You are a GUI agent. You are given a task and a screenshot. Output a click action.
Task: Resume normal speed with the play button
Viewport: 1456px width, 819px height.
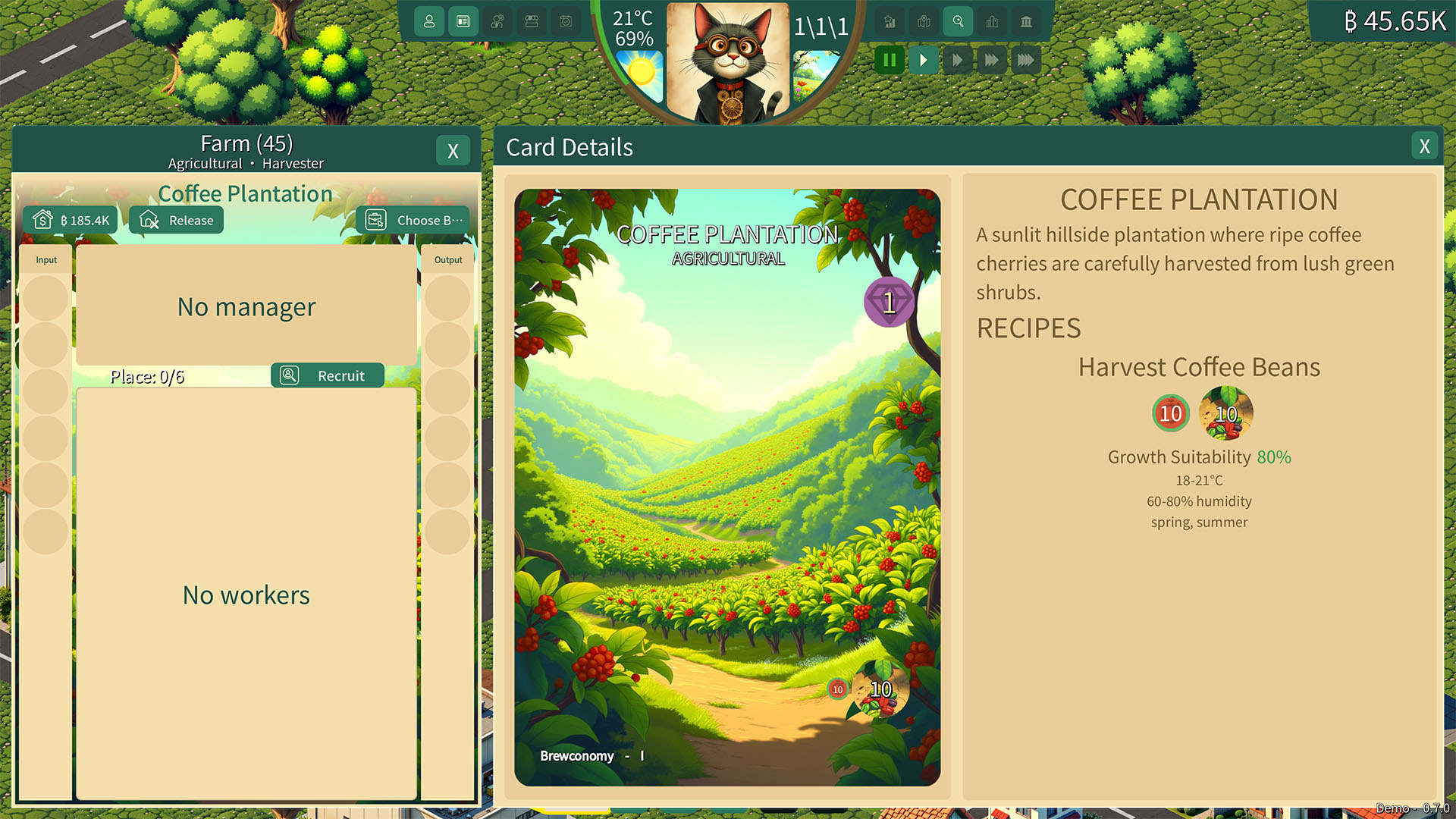pos(924,60)
